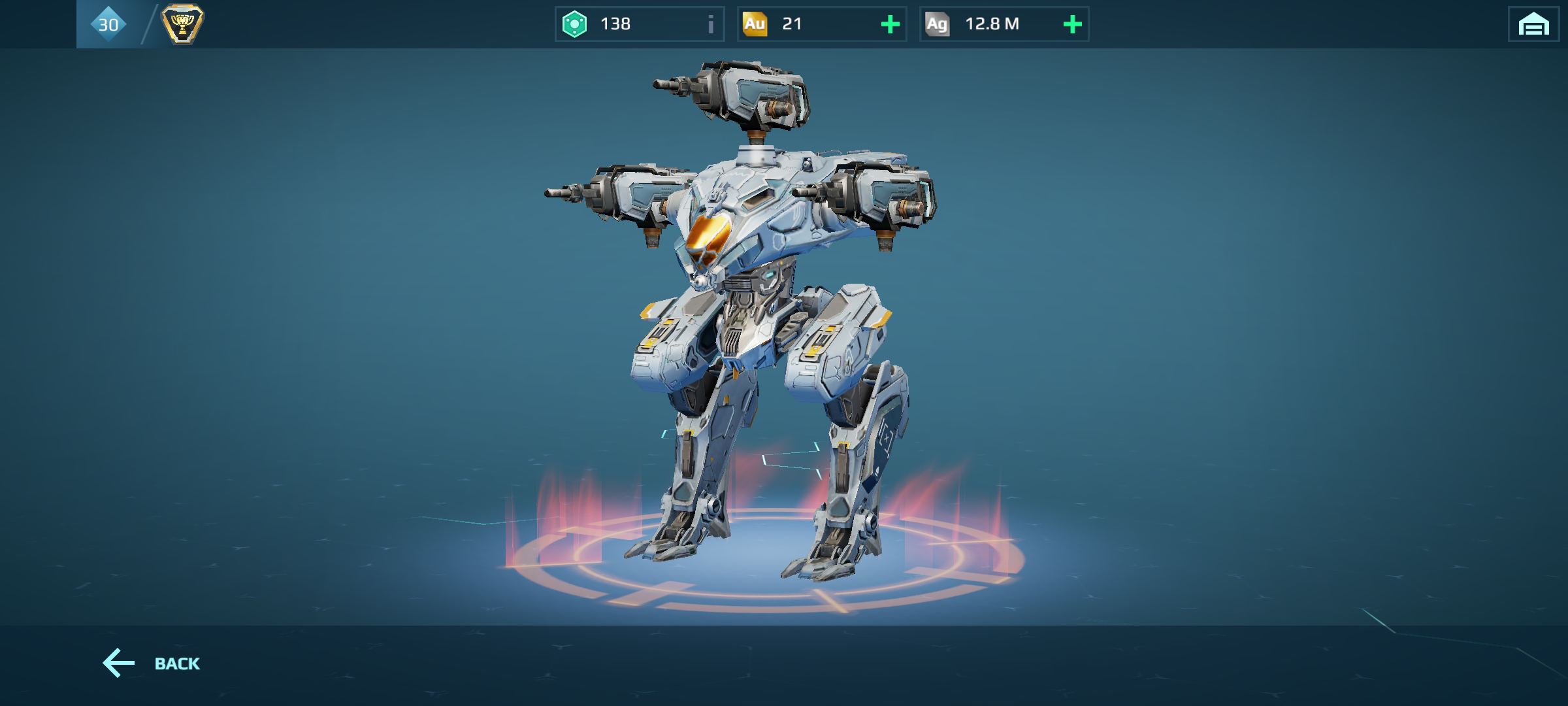Add more gold with the Au plus

(x=890, y=25)
